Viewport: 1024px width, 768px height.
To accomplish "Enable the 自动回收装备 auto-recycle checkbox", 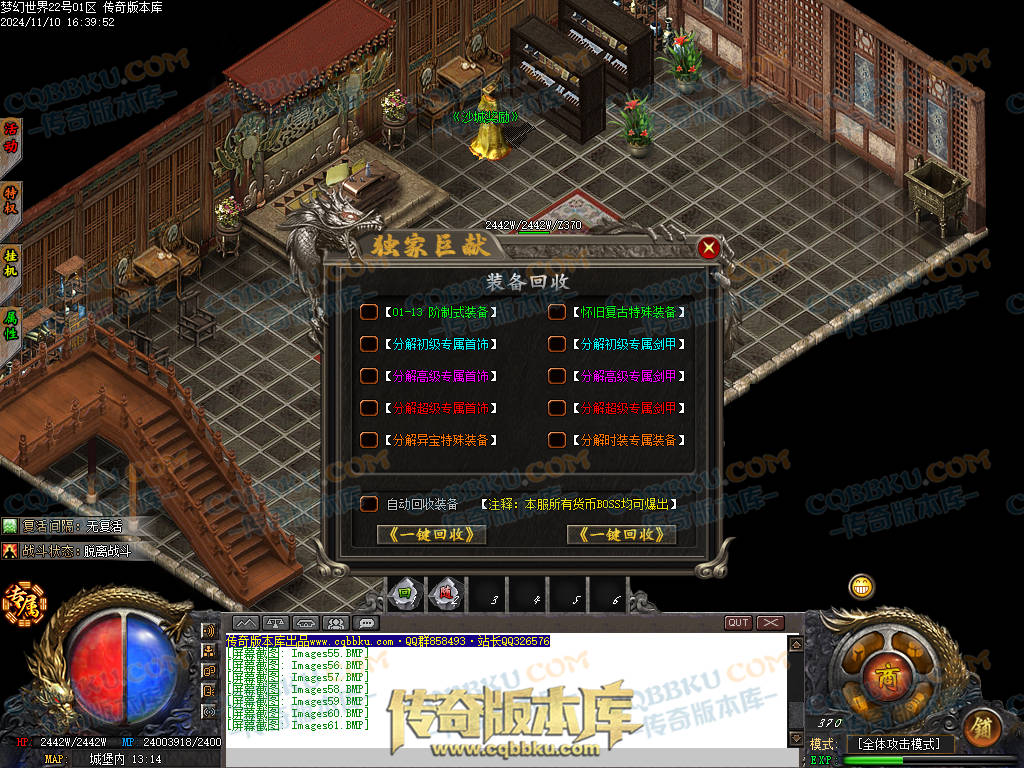I will pos(369,504).
